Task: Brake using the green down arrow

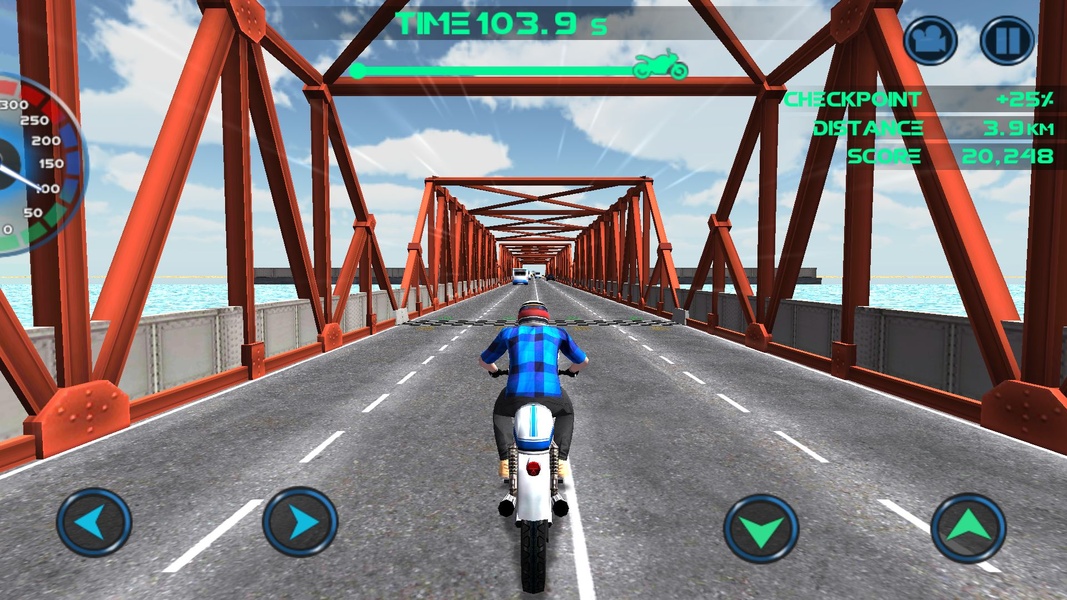Action: point(761,528)
